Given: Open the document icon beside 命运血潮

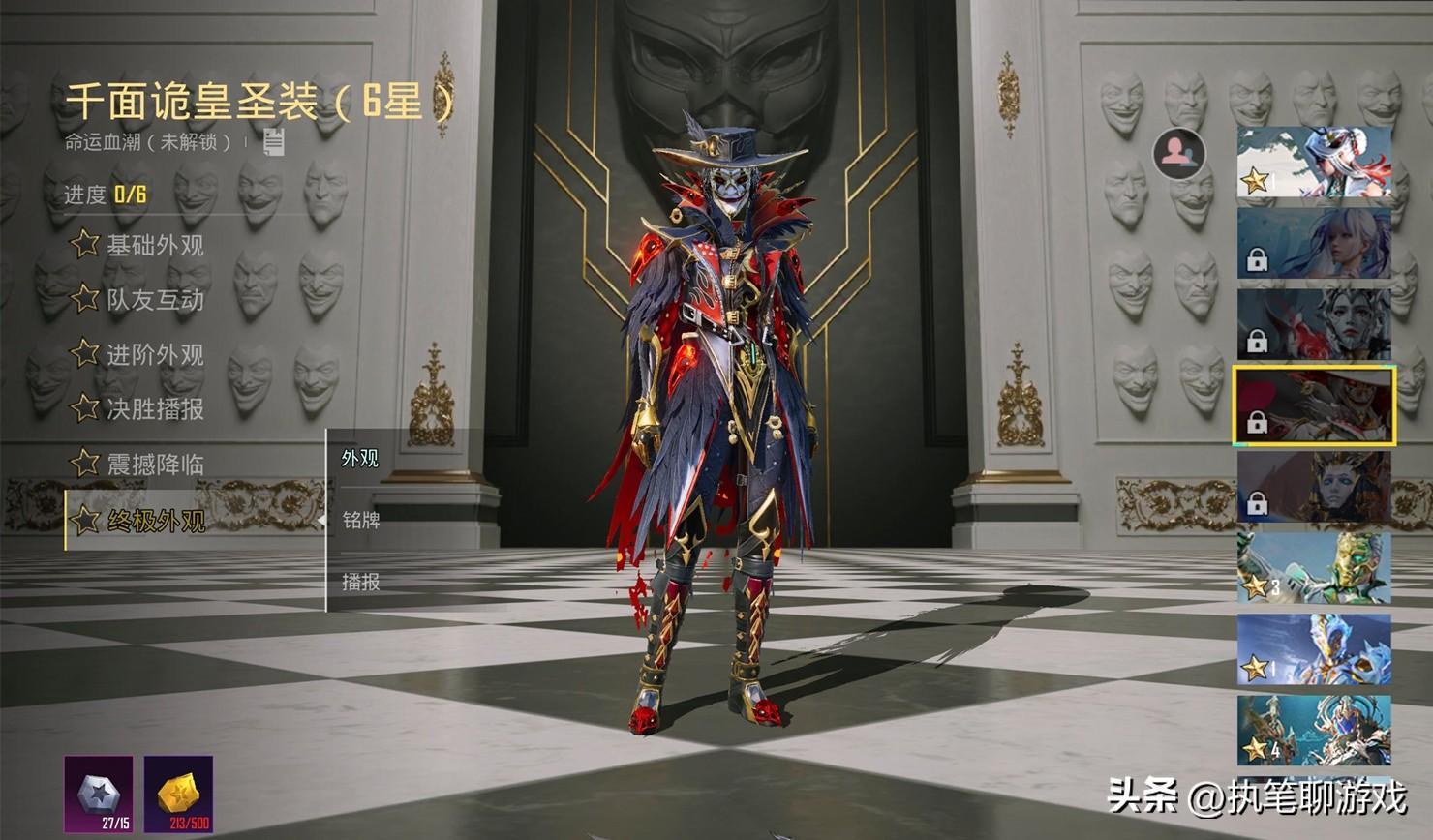Looking at the screenshot, I should 274,142.
